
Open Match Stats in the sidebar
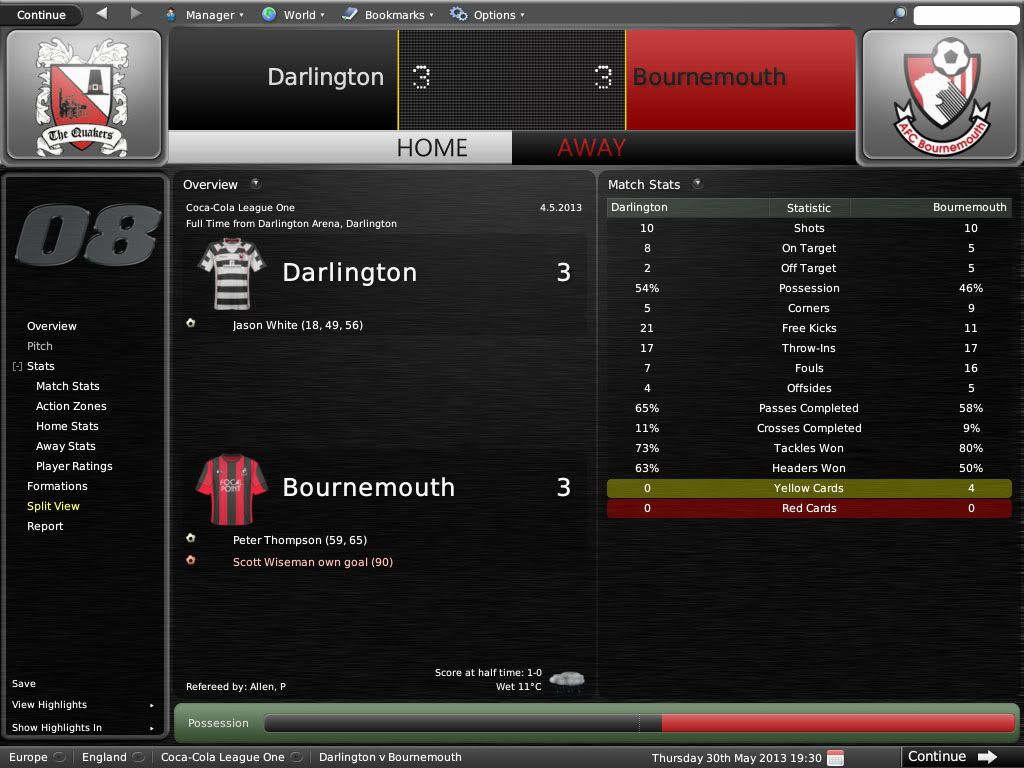tap(68, 386)
